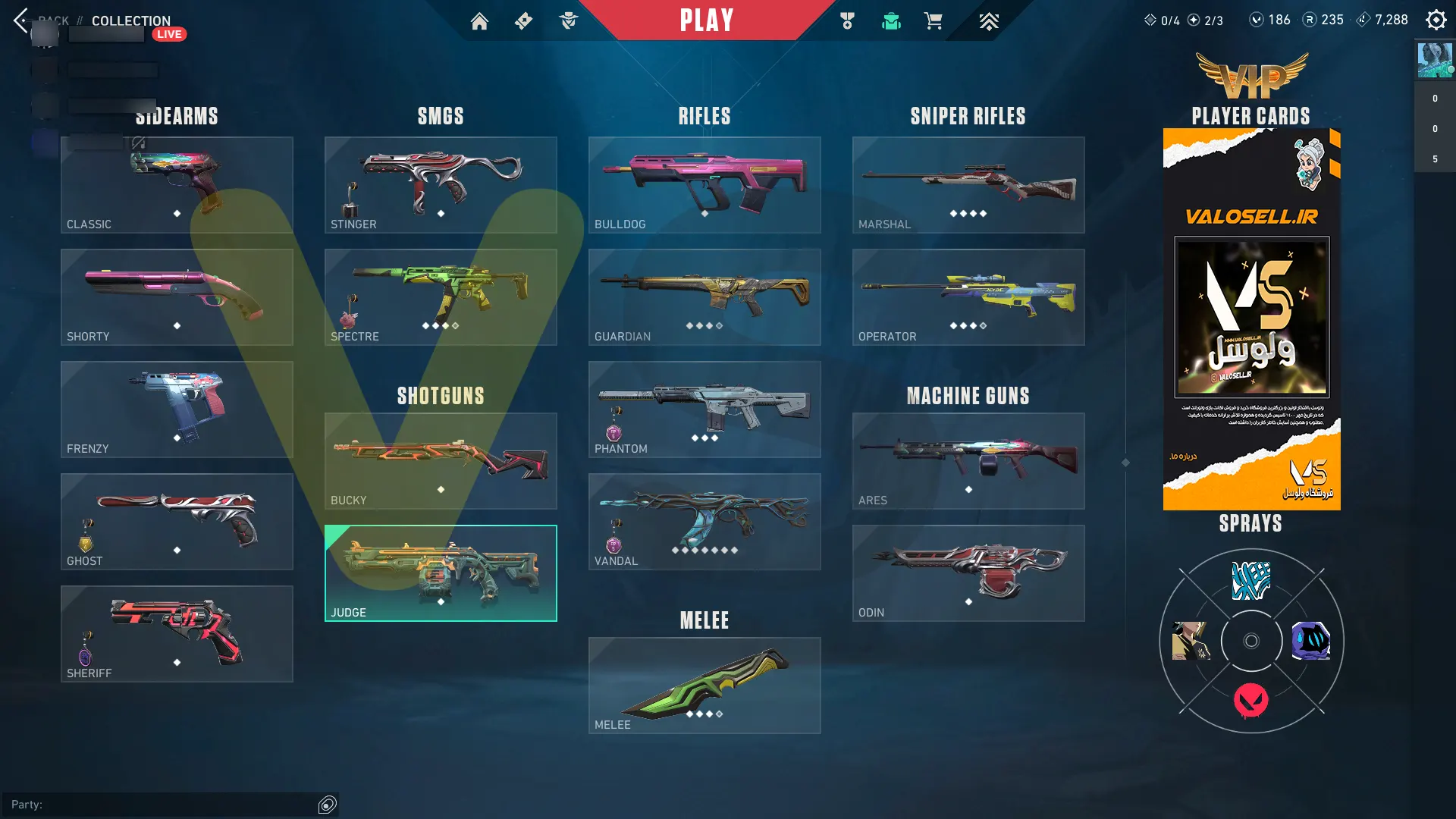Select the highlighted Judge shotgun slot

pyautogui.click(x=441, y=573)
